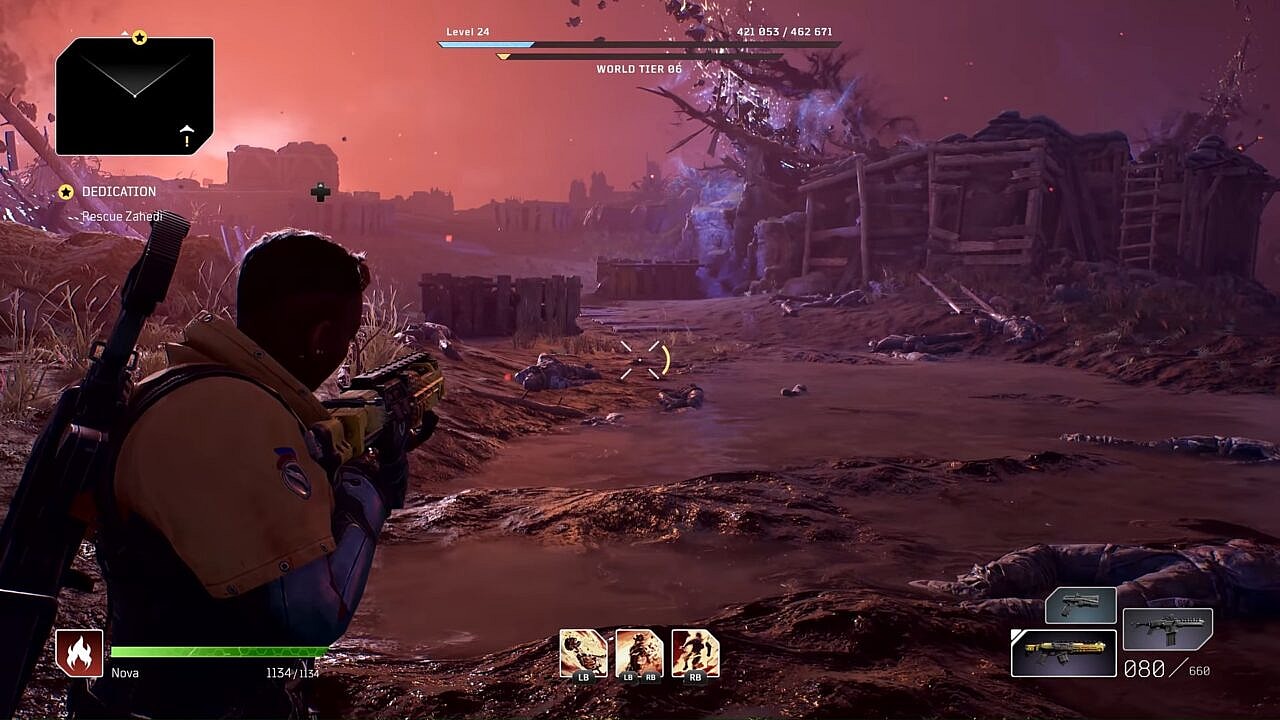Switch to the pistol sidearm slot
The height and width of the screenshot is (720, 1280).
1080,605
